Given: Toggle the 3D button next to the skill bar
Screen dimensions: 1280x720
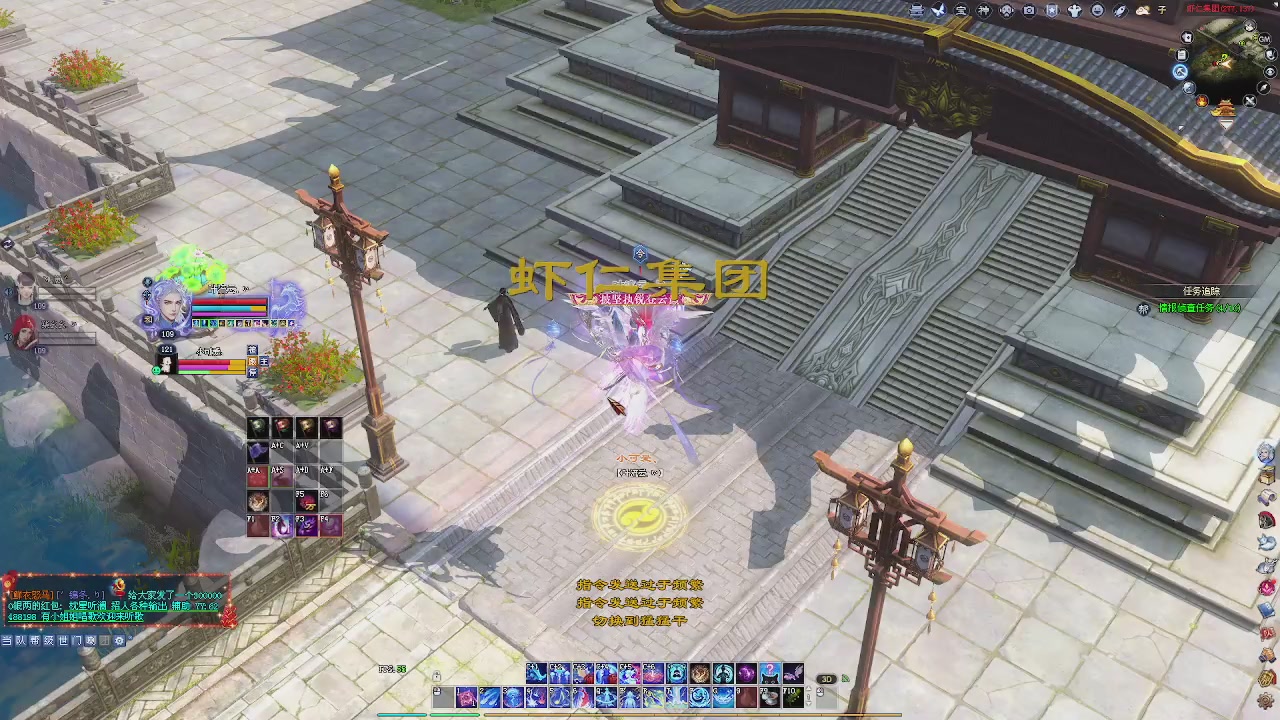Looking at the screenshot, I should coord(827,679).
